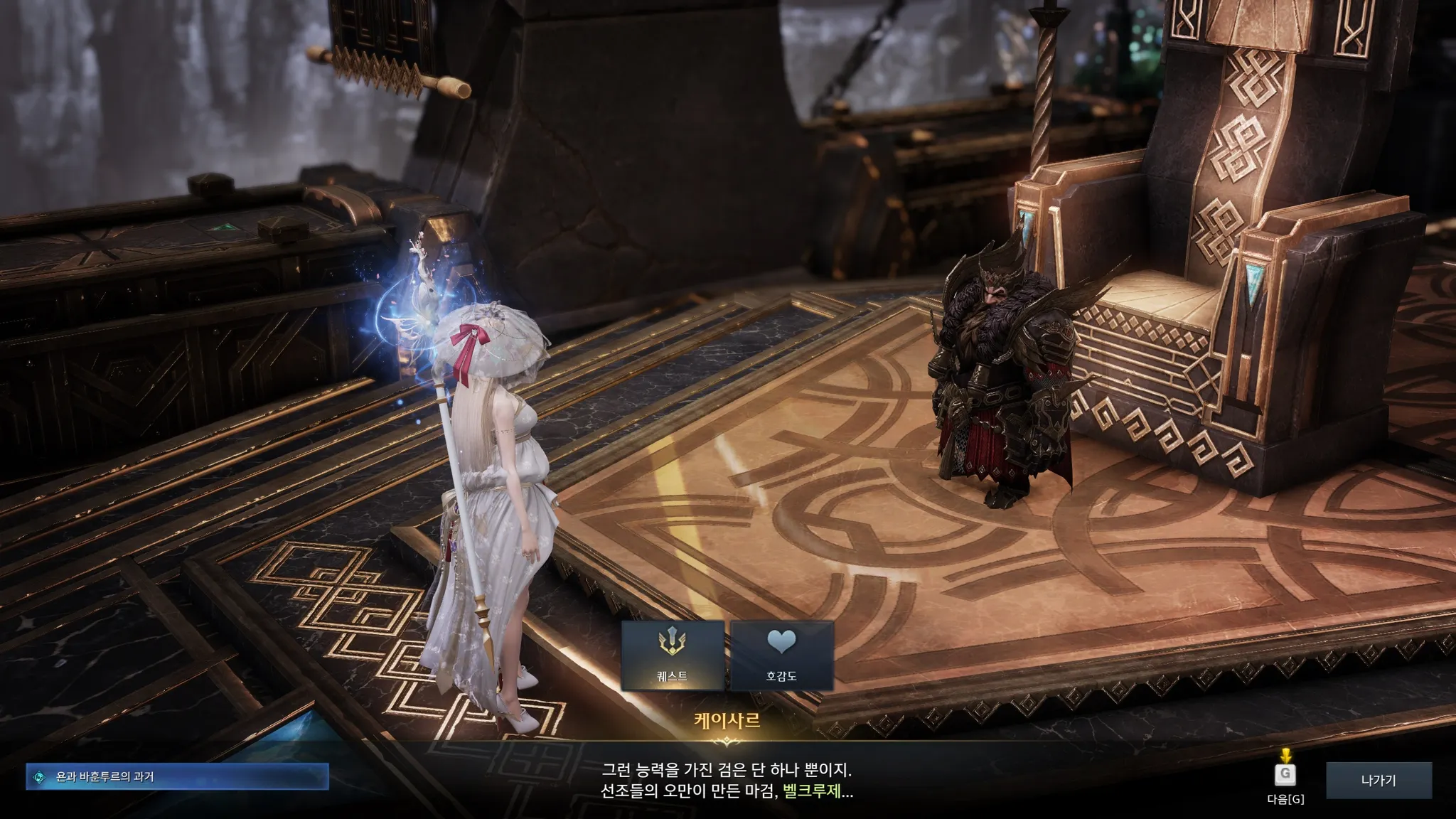The height and width of the screenshot is (819, 1456).
Task: Open the 욘과 바훈투르의 과거 quest tracker
Action: [x=178, y=777]
